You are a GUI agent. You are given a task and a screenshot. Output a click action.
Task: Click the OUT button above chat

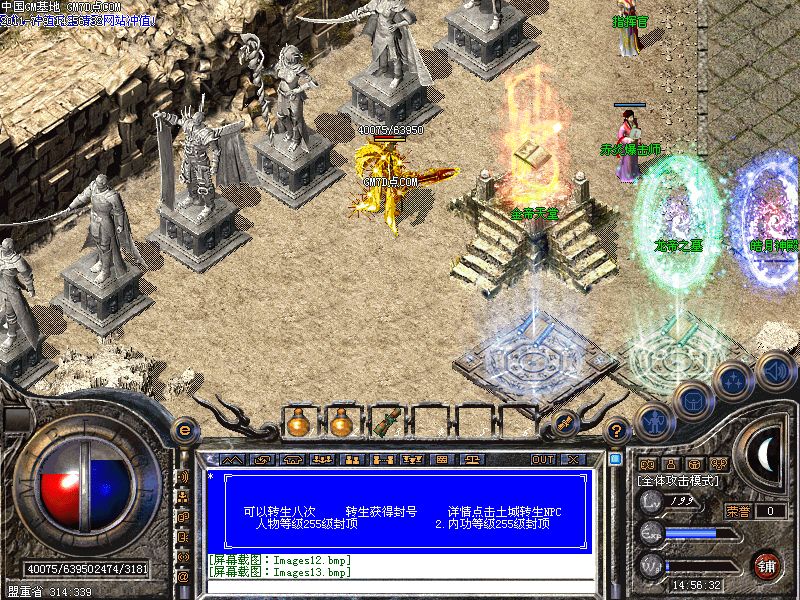(x=543, y=460)
